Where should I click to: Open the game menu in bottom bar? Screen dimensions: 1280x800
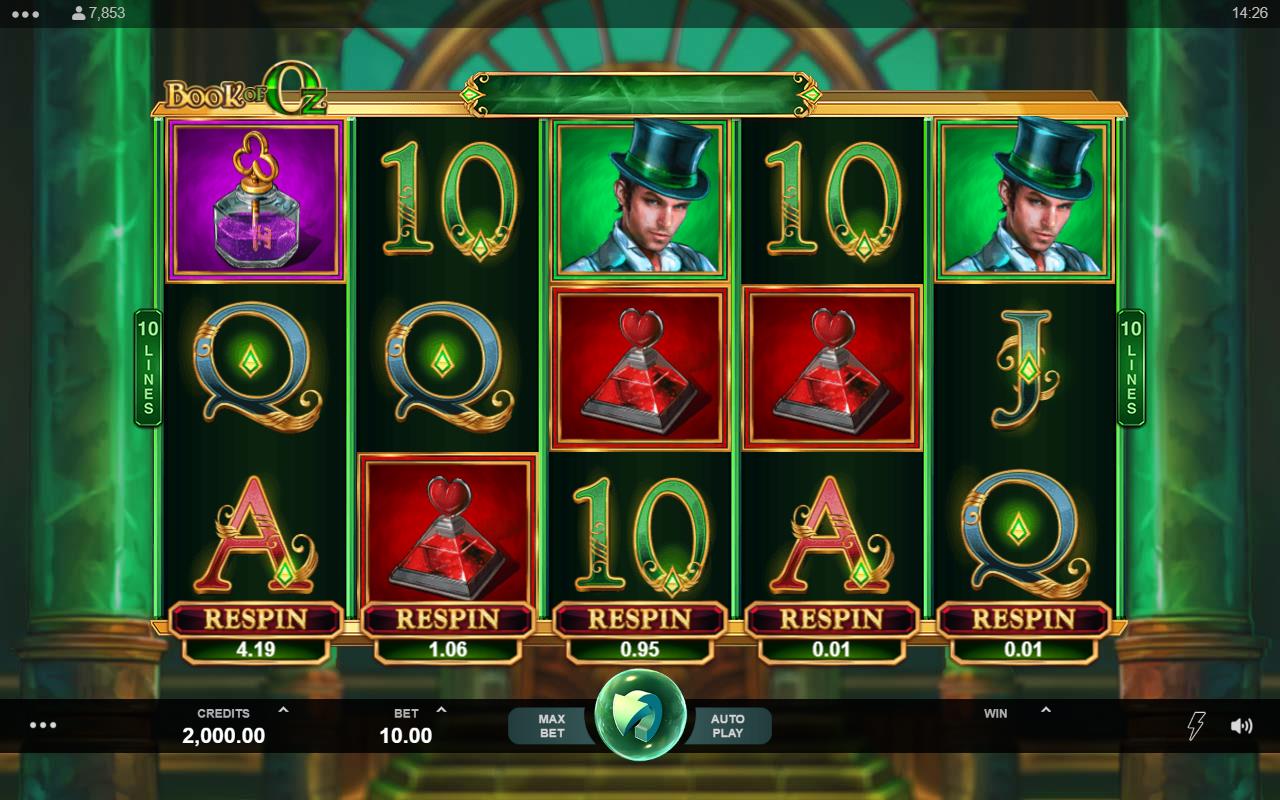point(43,725)
